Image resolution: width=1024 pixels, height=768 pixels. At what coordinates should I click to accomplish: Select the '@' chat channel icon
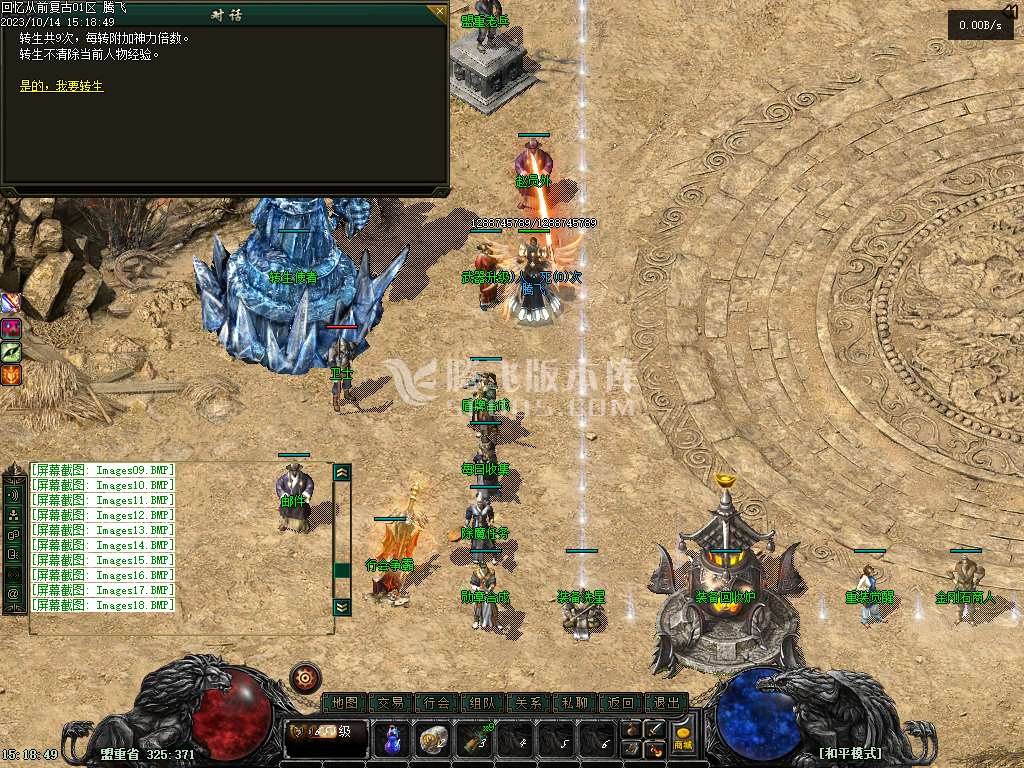coord(14,594)
